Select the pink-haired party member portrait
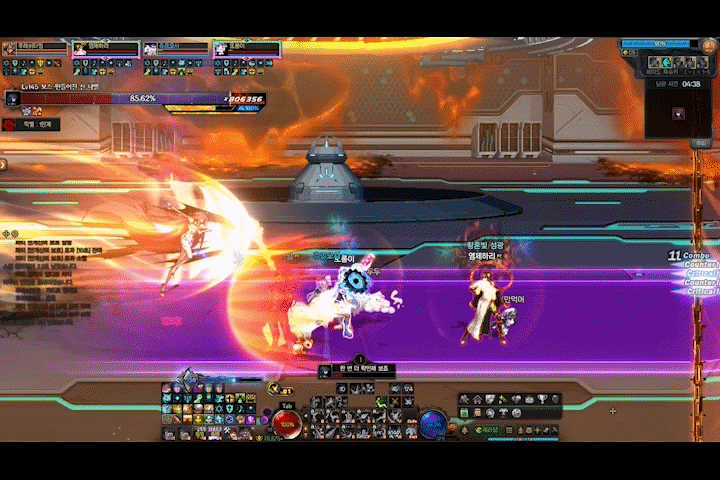Screen dimensions: 720x480 (80, 49)
